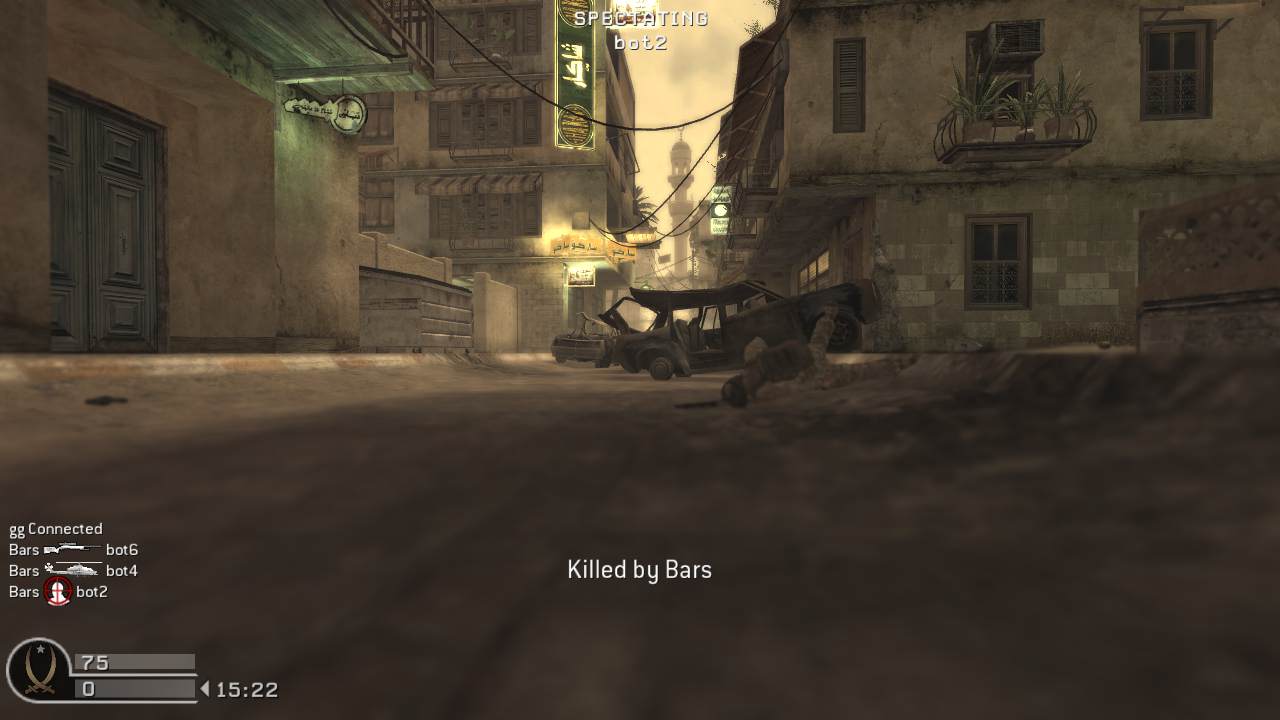Expand the SPECTATING header
1280x720 pixels.
click(x=640, y=17)
